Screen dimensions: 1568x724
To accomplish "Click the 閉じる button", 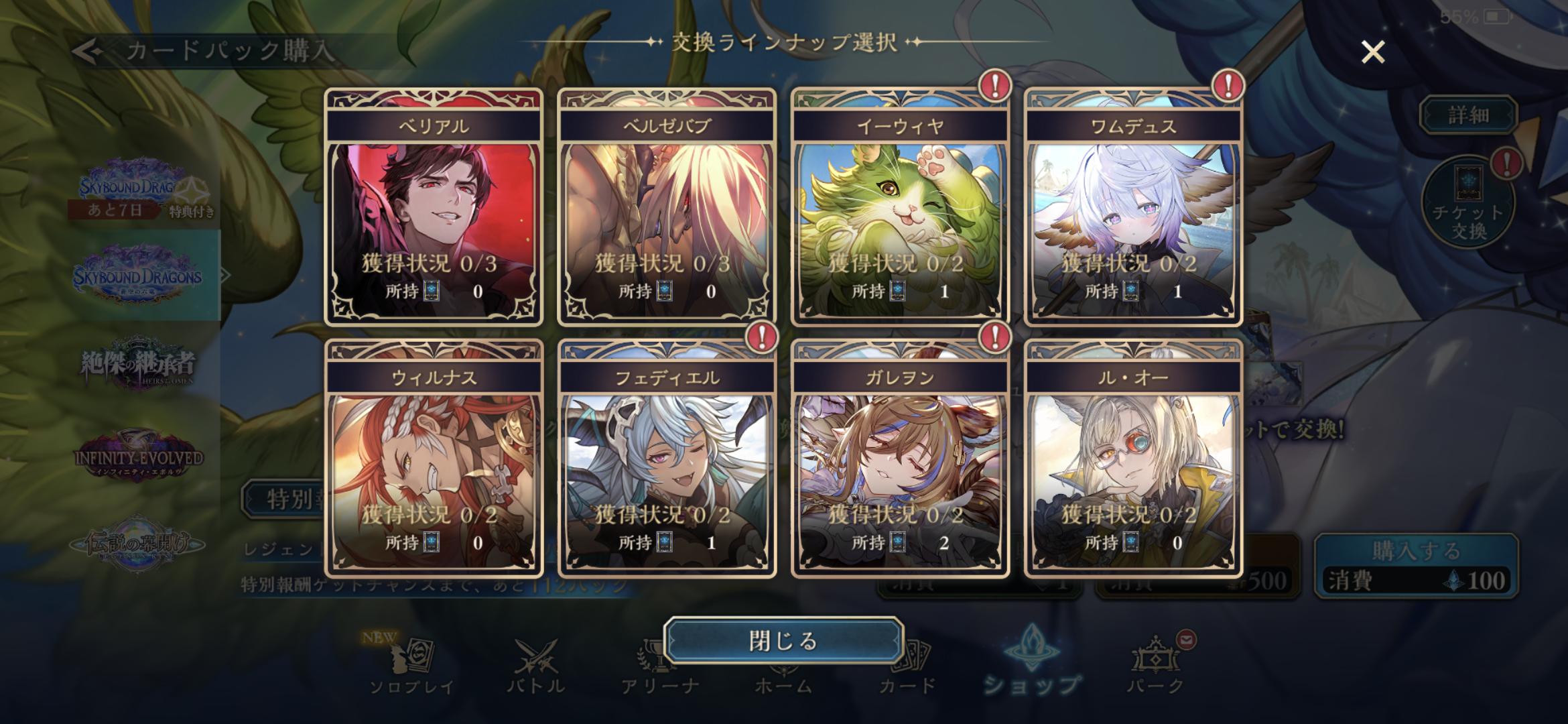I will point(783,640).
